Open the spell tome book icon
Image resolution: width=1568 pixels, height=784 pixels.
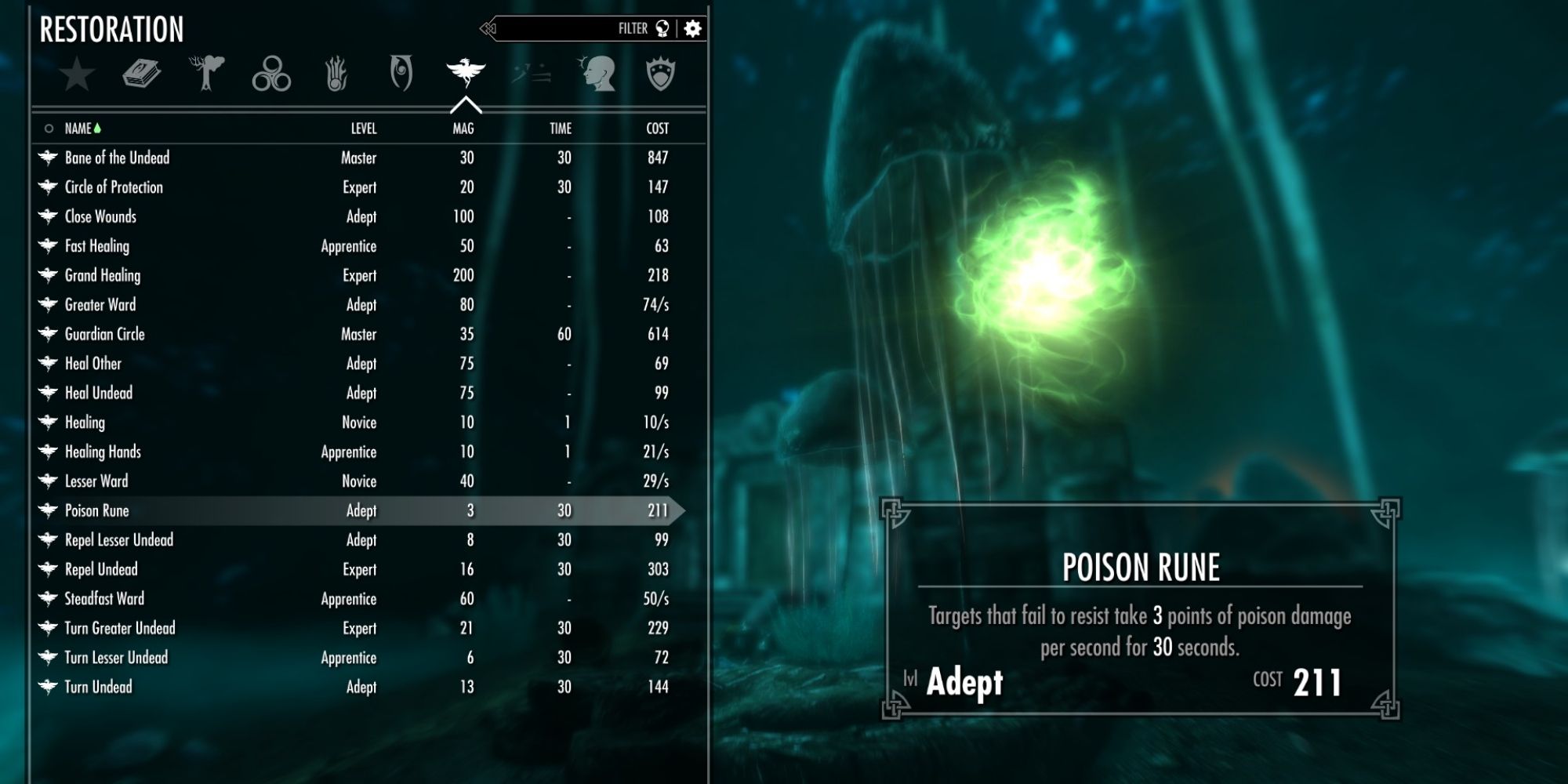(141, 73)
